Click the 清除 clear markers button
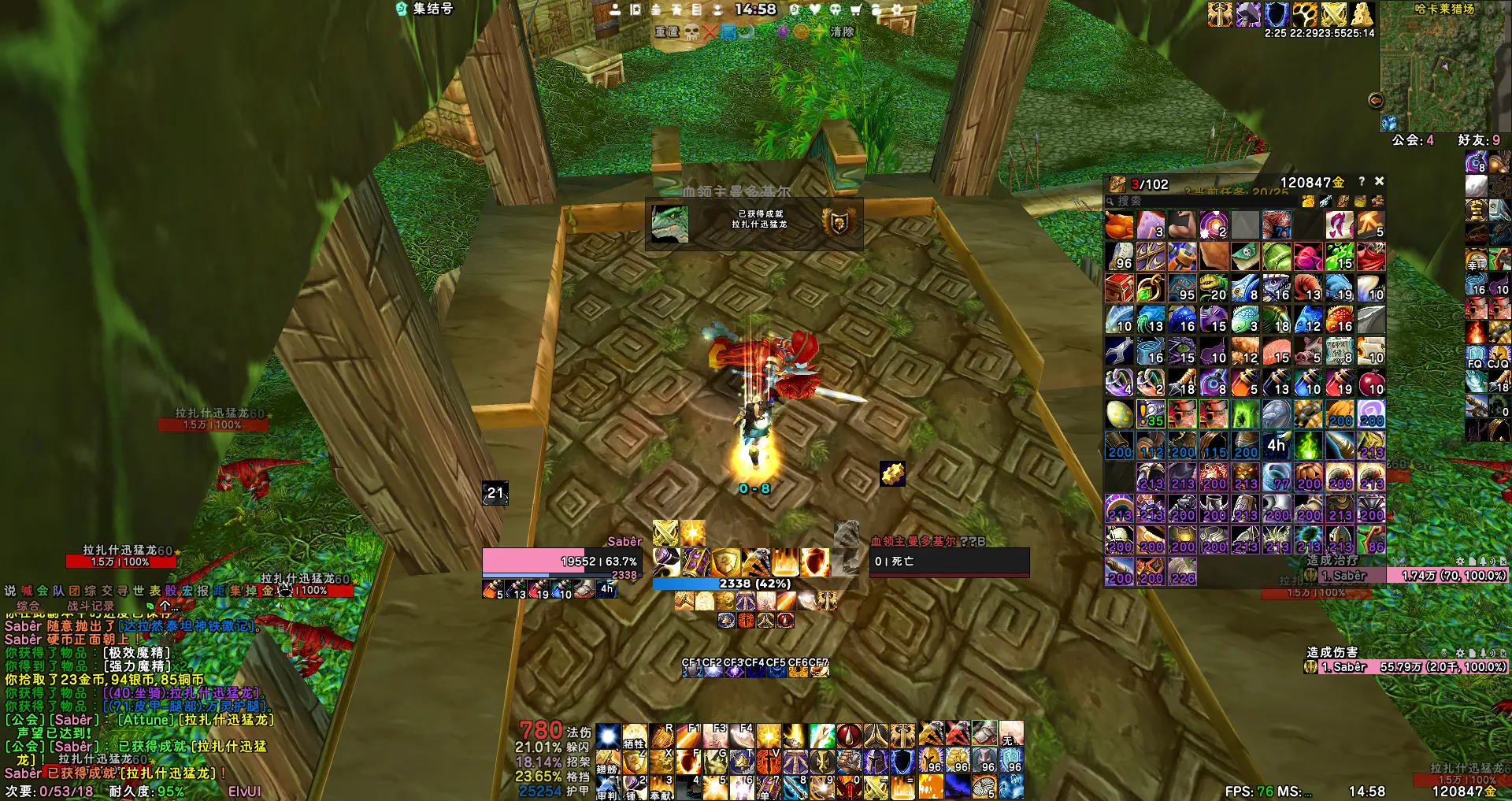Image resolution: width=1512 pixels, height=801 pixels. click(842, 32)
